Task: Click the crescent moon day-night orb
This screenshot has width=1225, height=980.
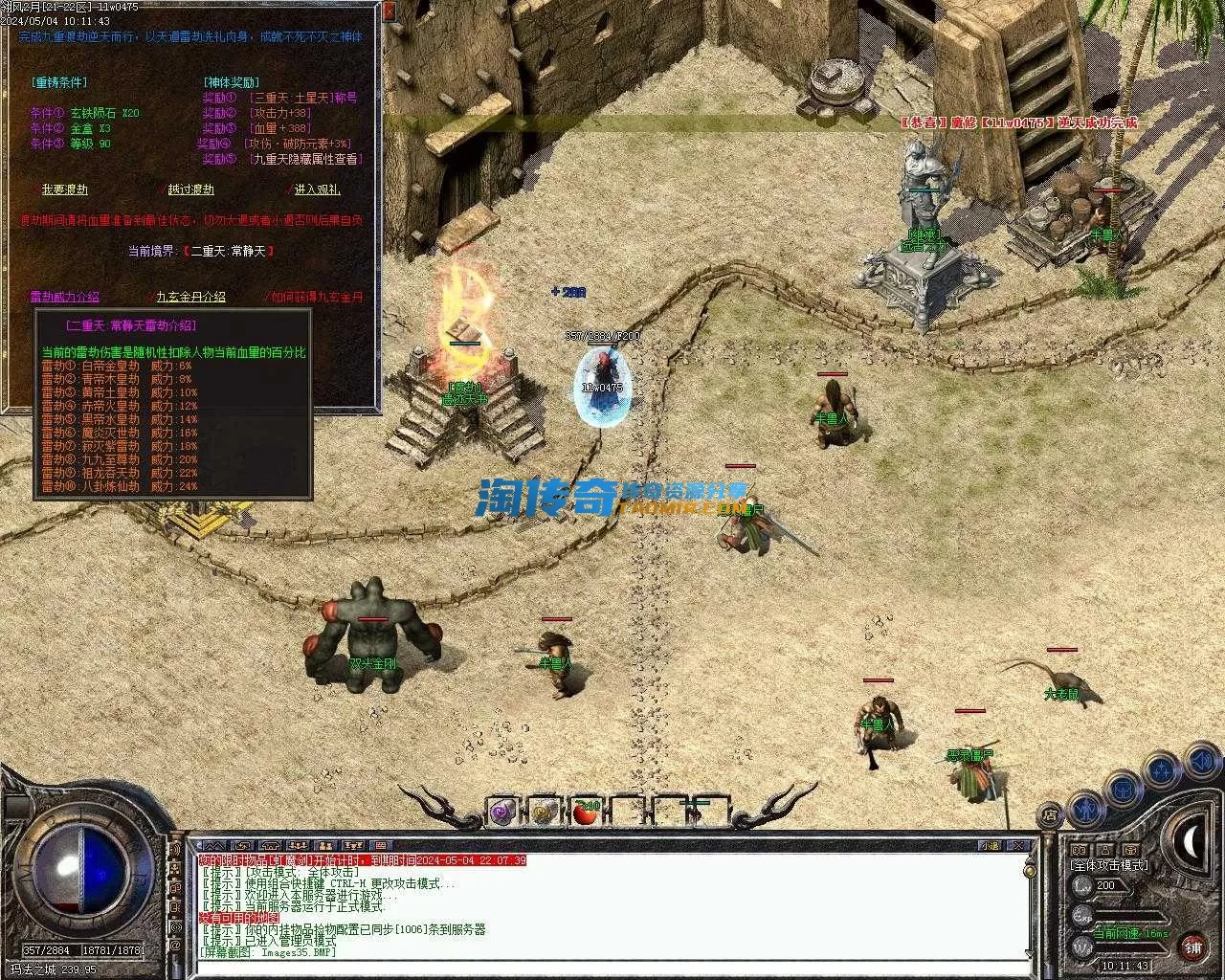Action: pyautogui.click(x=1190, y=842)
